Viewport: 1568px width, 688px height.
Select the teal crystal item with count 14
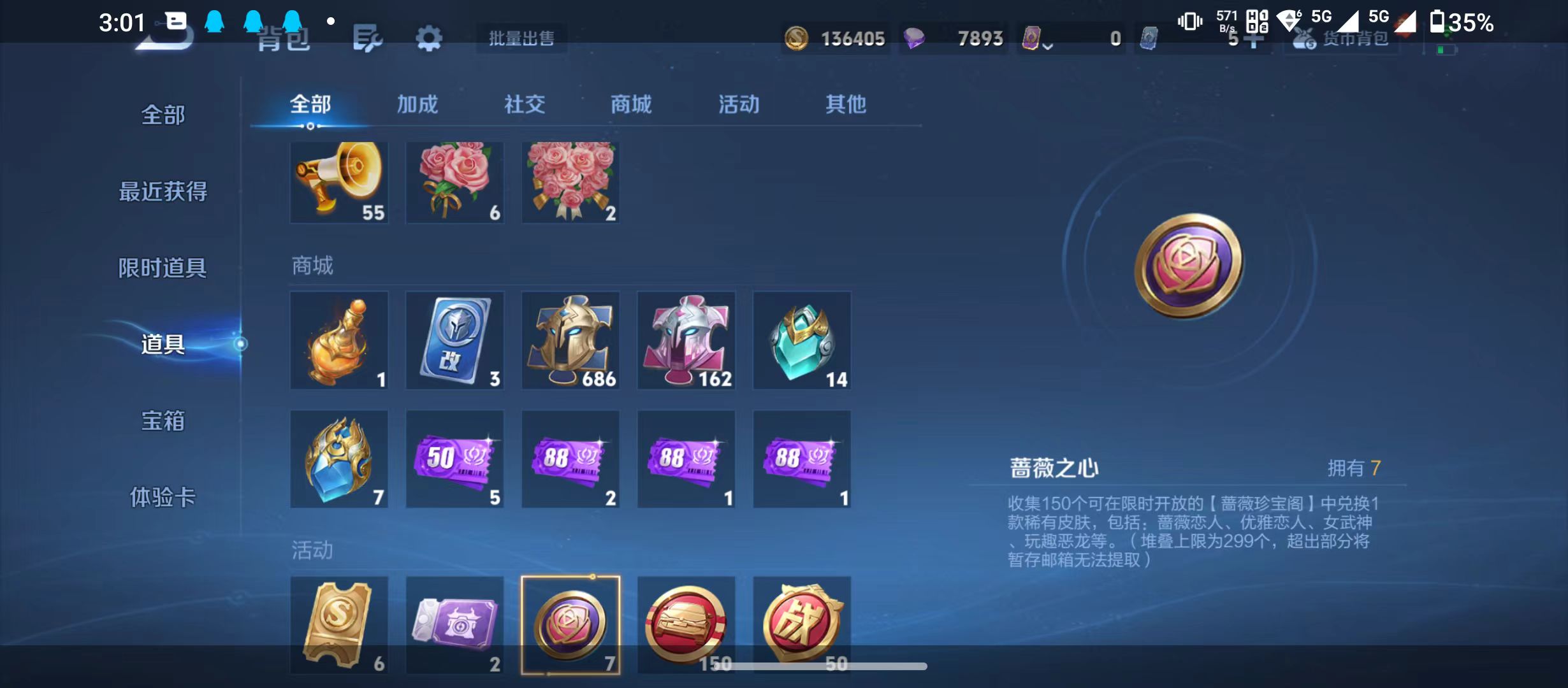coord(802,341)
